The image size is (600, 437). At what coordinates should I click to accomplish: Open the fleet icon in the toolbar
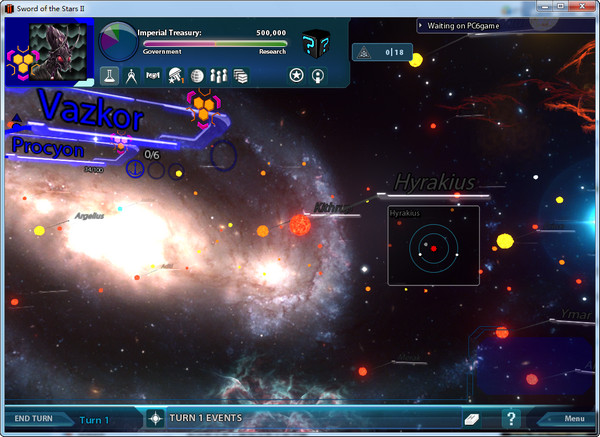click(153, 75)
